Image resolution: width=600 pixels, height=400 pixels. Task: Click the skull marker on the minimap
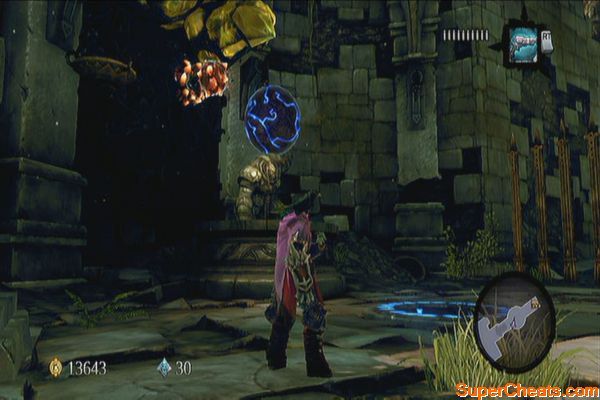coord(537,302)
